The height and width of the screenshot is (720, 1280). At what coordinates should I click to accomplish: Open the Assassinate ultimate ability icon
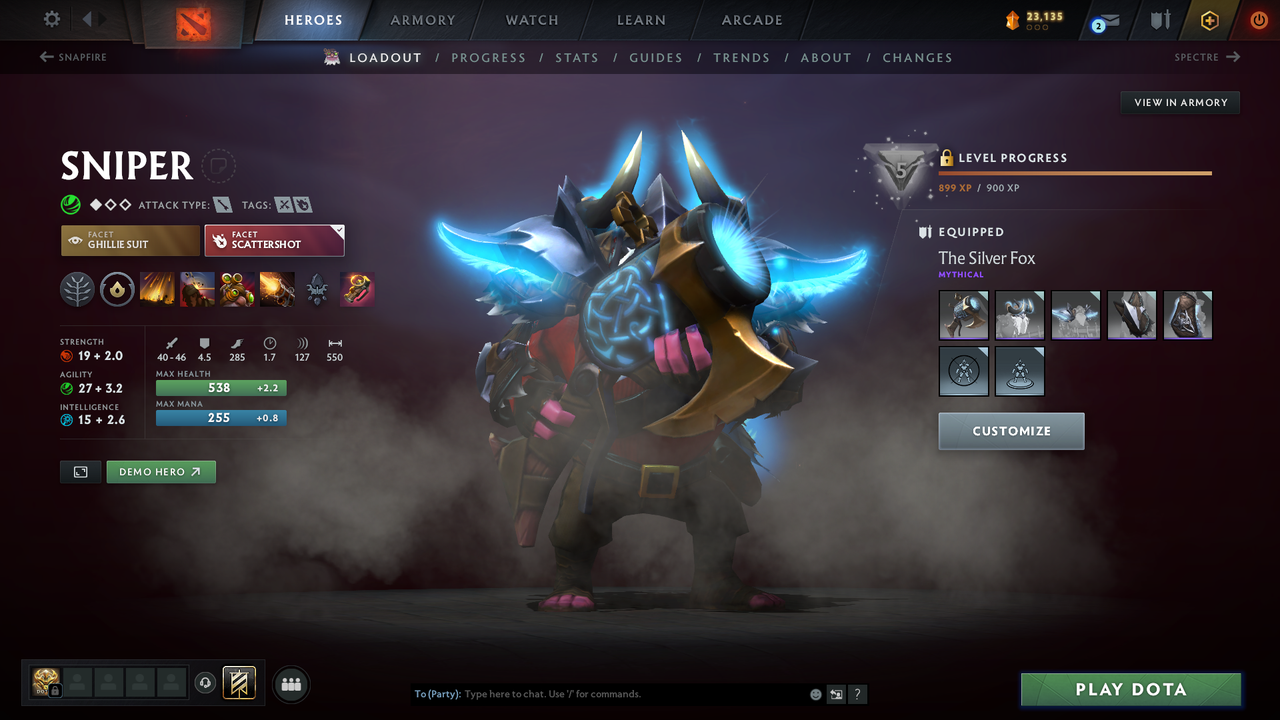tap(277, 289)
